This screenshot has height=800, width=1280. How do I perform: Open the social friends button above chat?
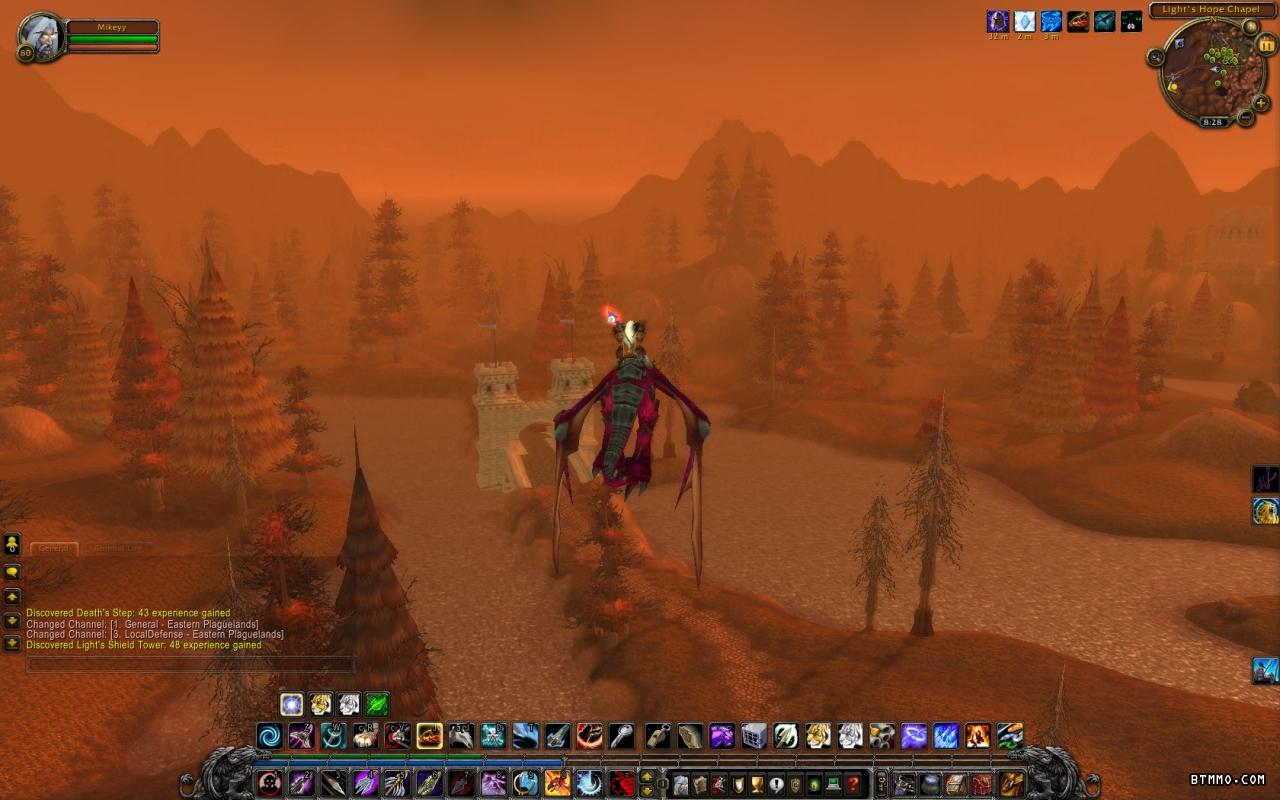tap(12, 544)
